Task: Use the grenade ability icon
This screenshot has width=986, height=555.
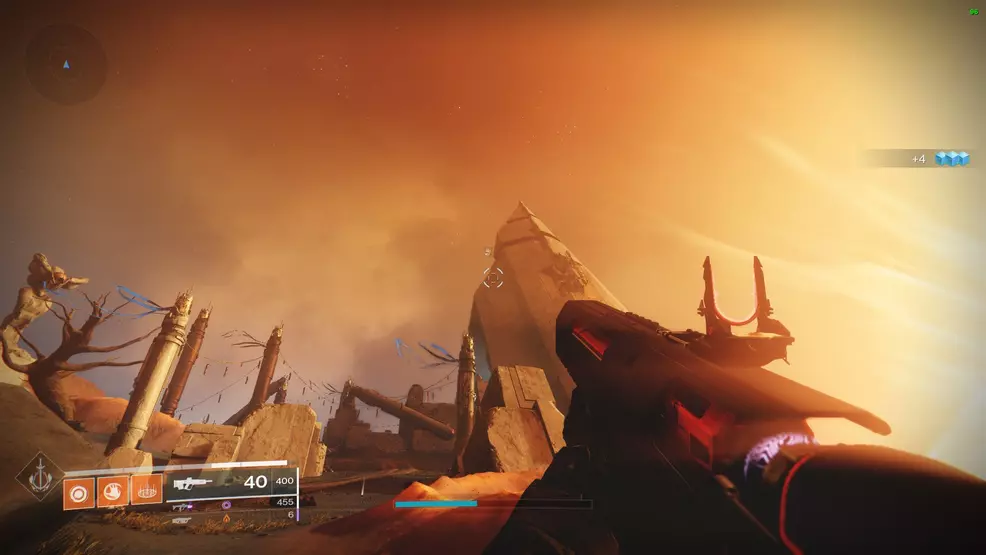Action: point(79,492)
